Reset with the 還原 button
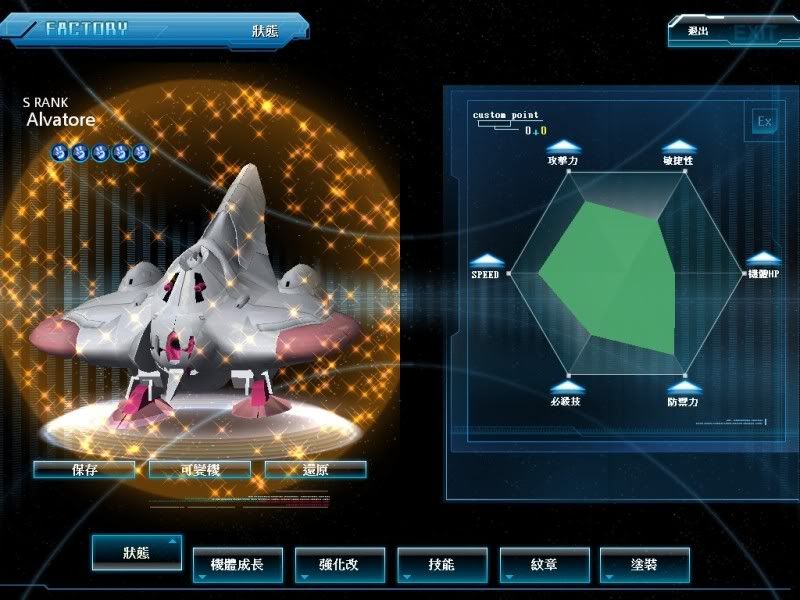 pos(316,469)
